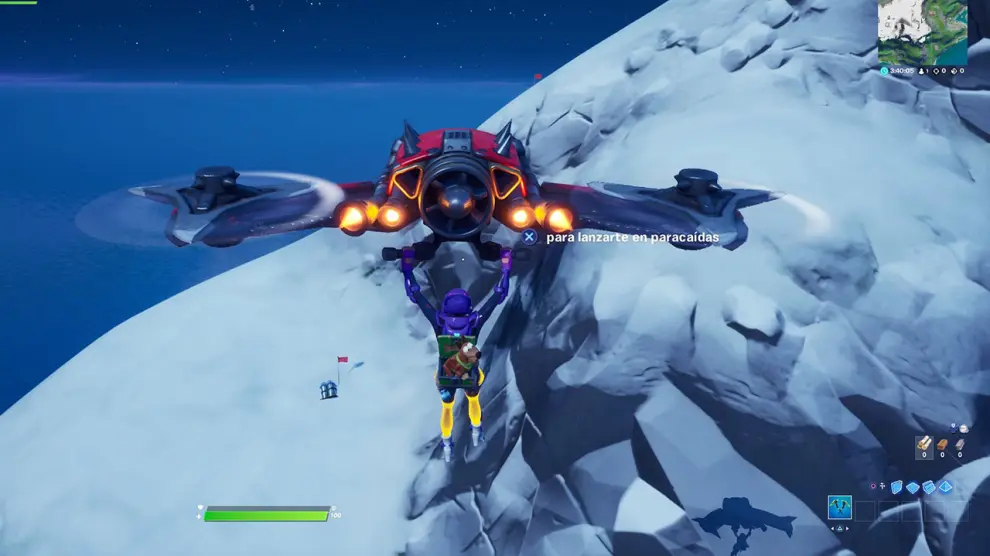Open the island minimap
This screenshot has height=556, width=990.
(923, 32)
